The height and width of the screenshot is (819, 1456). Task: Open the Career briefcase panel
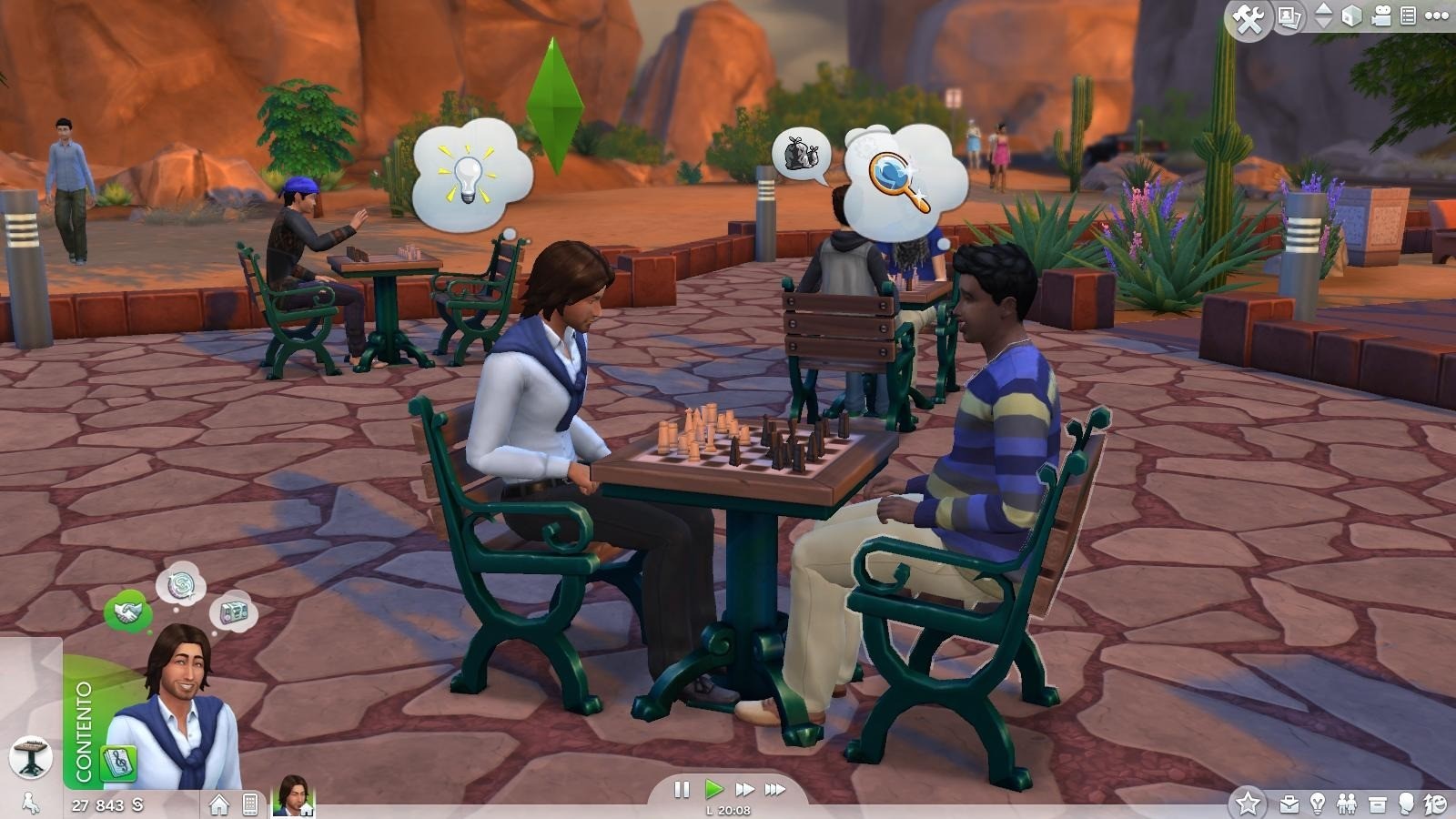click(x=1289, y=803)
